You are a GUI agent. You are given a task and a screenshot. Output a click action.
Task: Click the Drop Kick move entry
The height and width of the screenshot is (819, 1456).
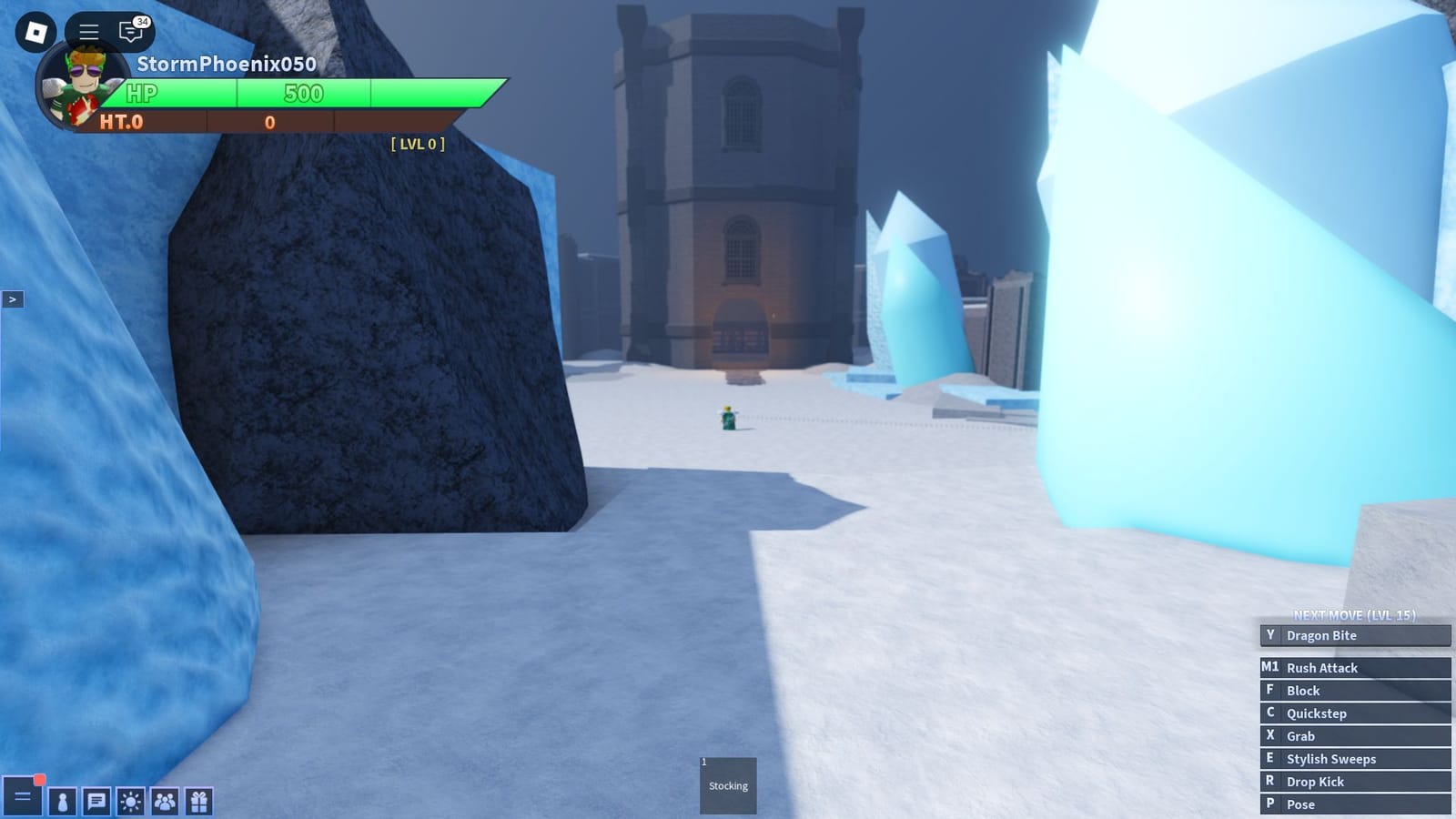[x=1354, y=781]
